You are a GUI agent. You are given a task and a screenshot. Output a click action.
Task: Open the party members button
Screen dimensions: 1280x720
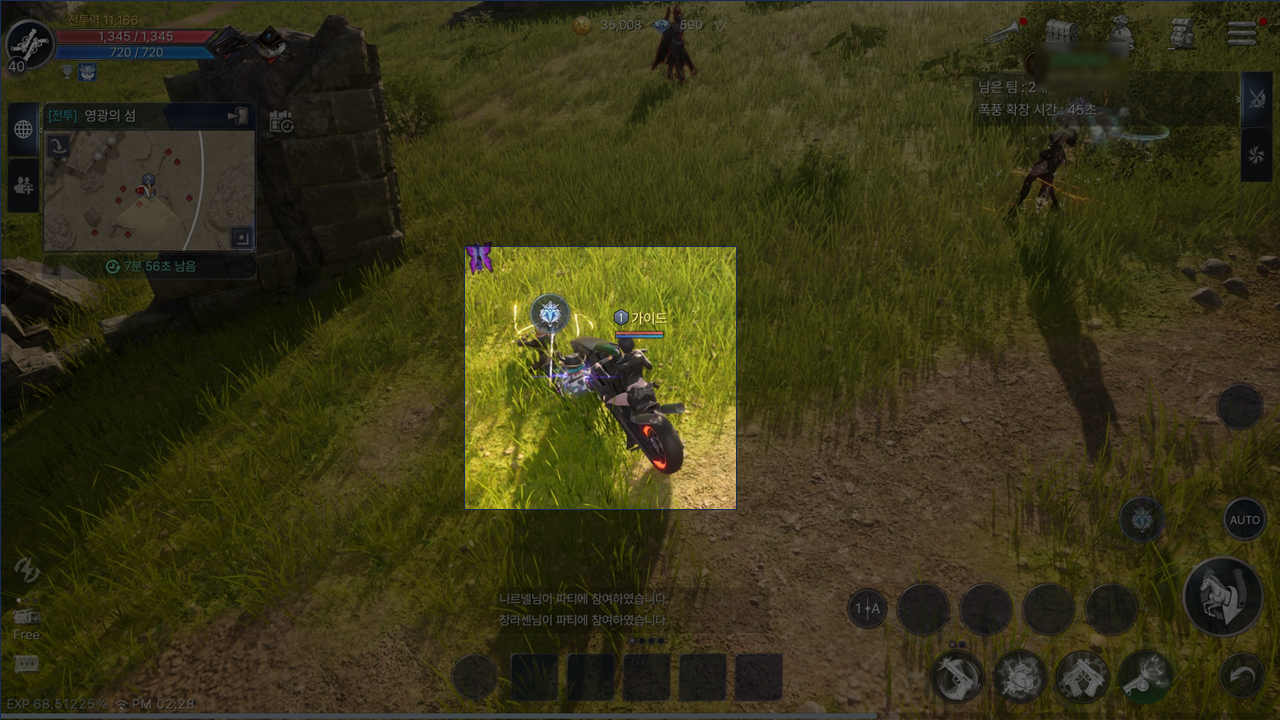tap(23, 185)
